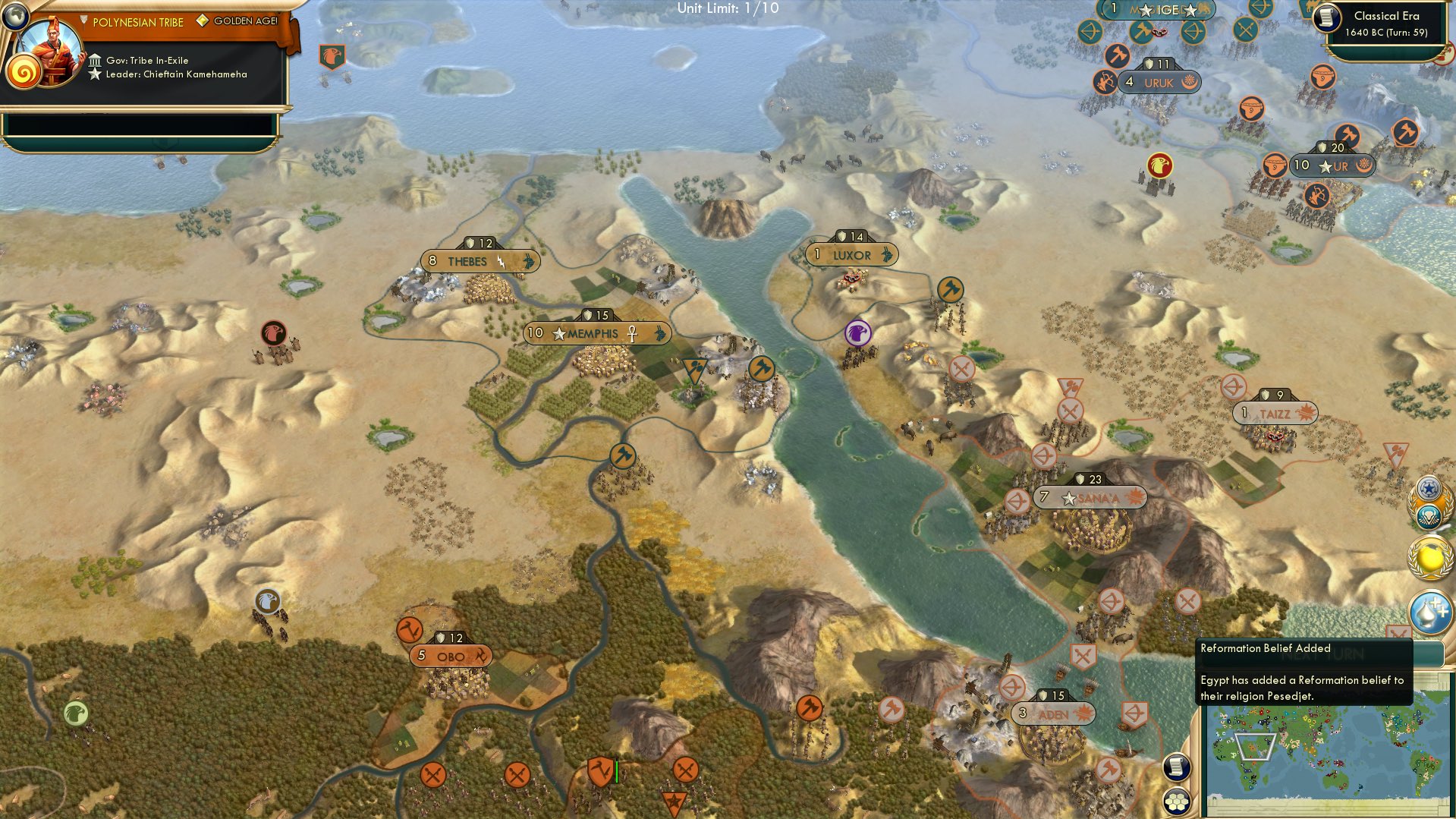Click the red eagle unit flag near Thebes
1456x819 pixels.
[x=275, y=332]
